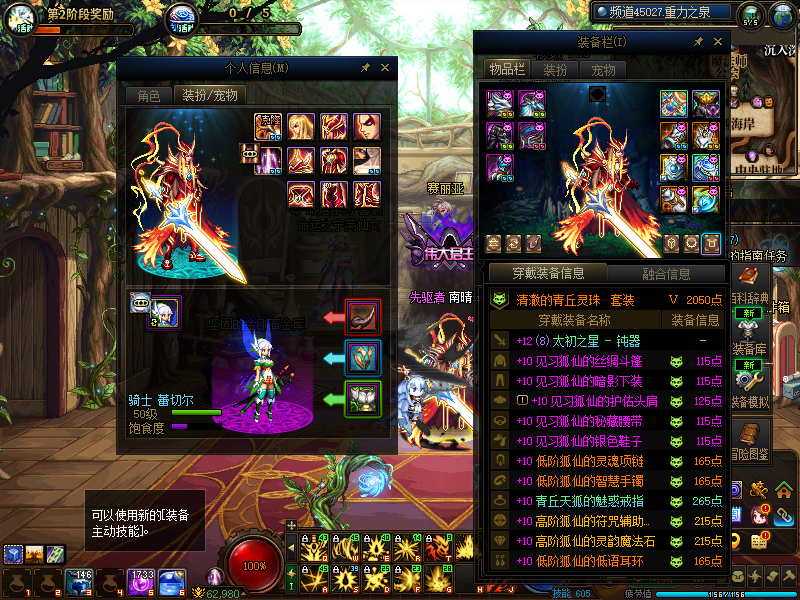Select the avatar hair costume slot
The image size is (800, 600).
click(301, 126)
